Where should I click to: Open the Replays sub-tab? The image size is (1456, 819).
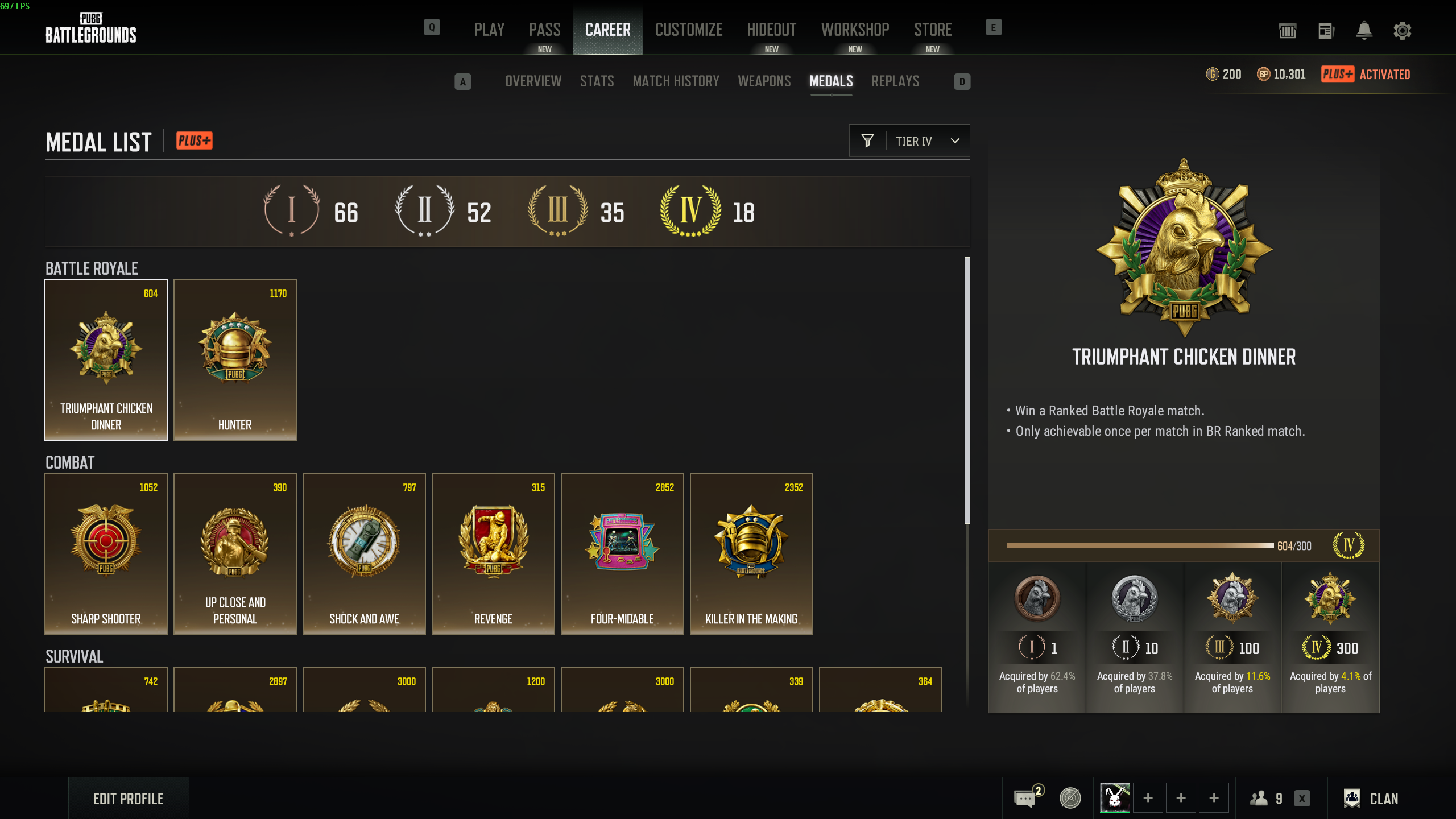coord(895,81)
